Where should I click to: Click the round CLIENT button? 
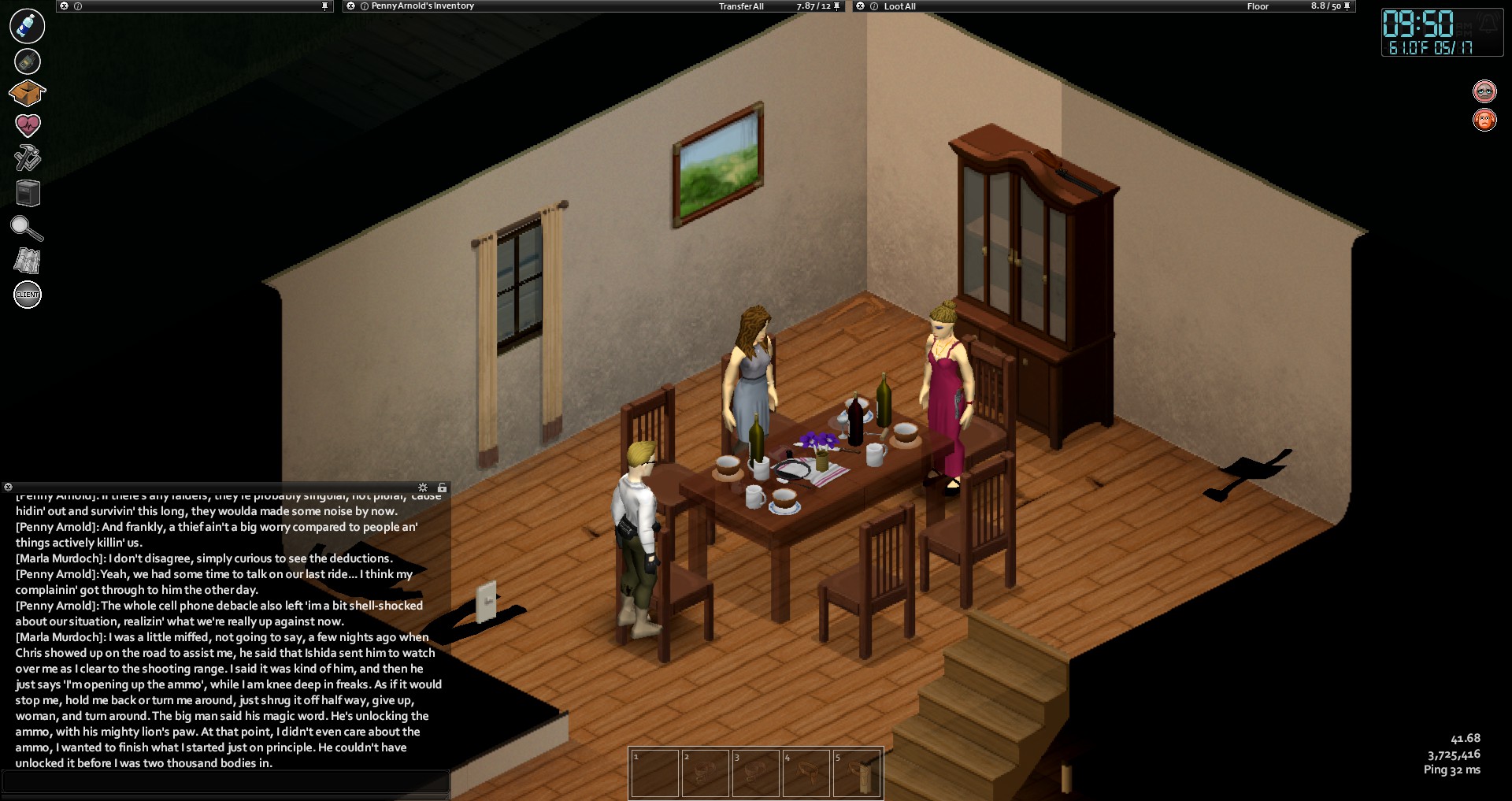[x=28, y=295]
